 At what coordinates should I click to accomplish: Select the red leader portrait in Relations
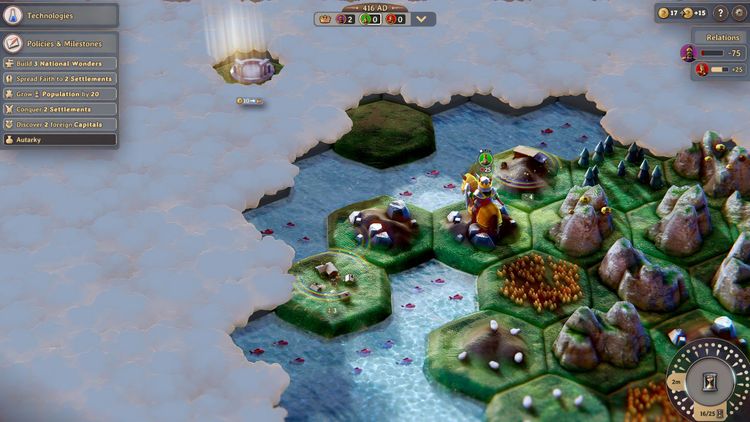(701, 69)
